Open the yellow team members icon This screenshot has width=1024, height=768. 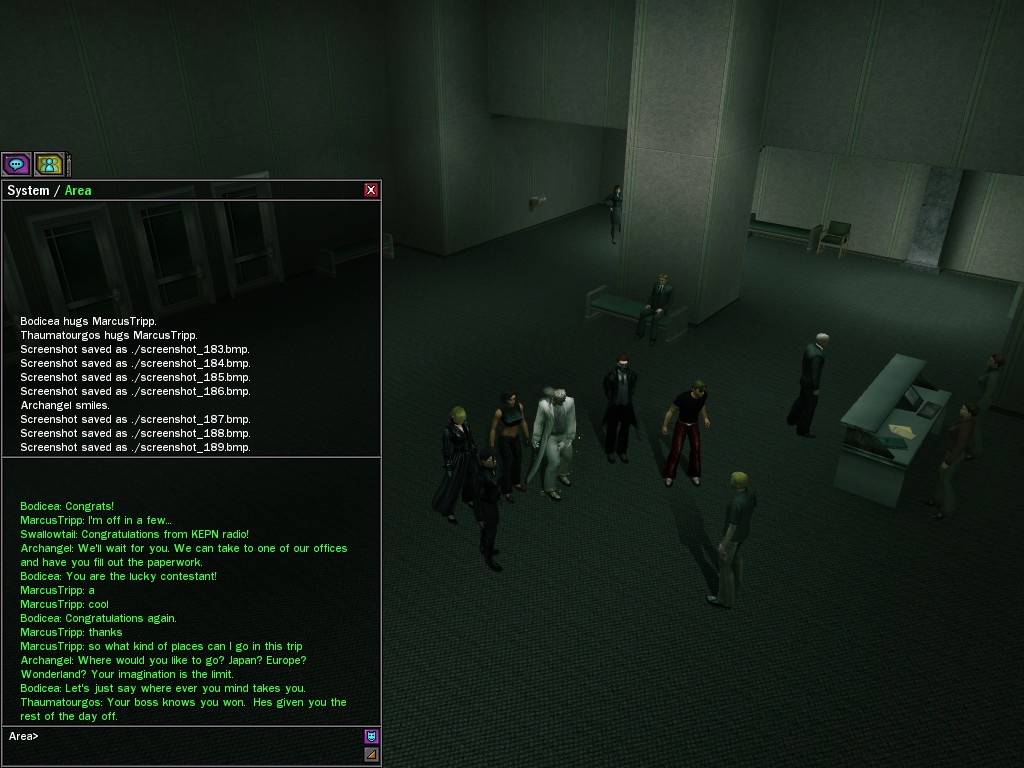click(x=49, y=164)
